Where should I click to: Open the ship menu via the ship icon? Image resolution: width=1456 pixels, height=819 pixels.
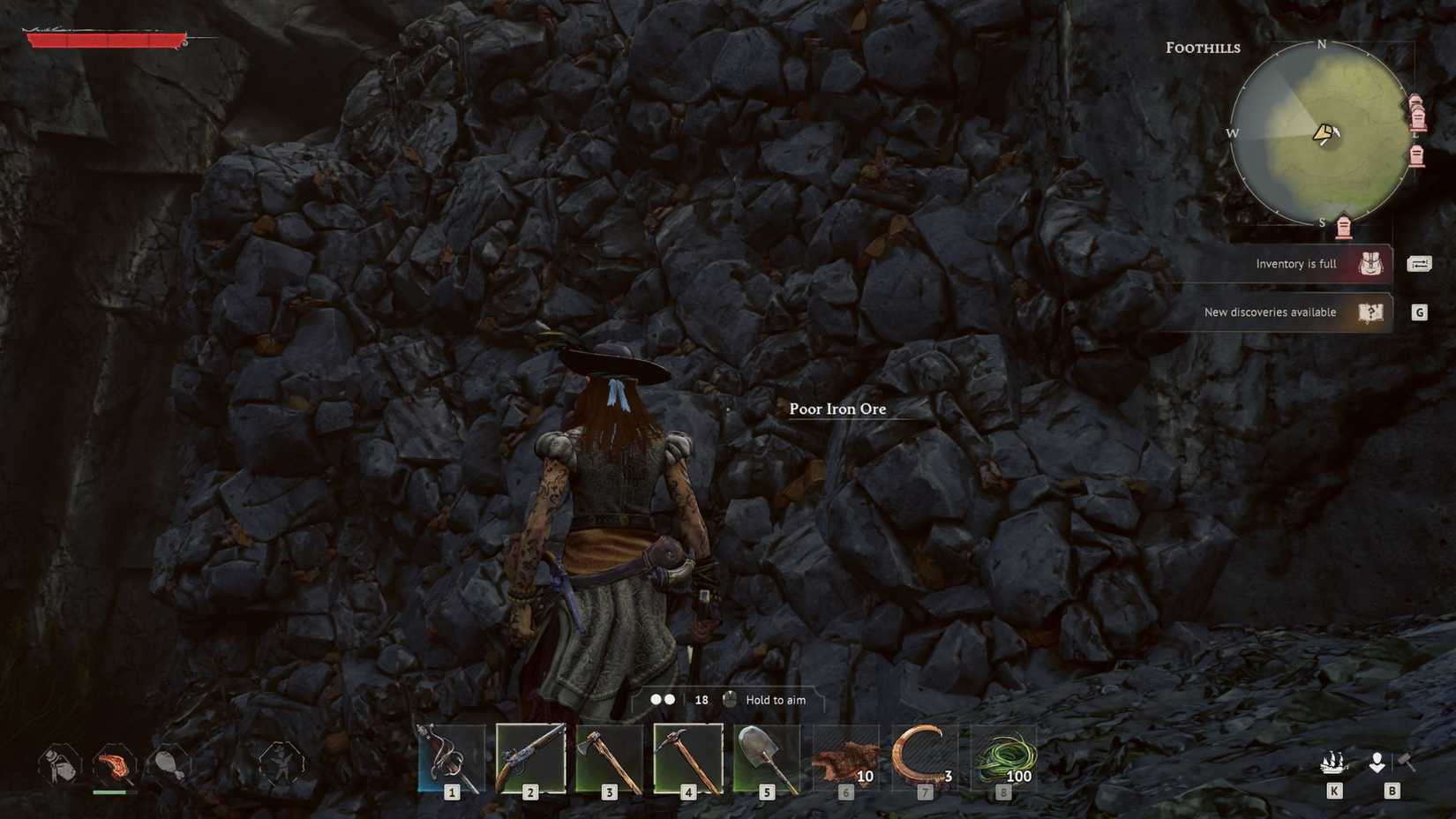point(1333,761)
